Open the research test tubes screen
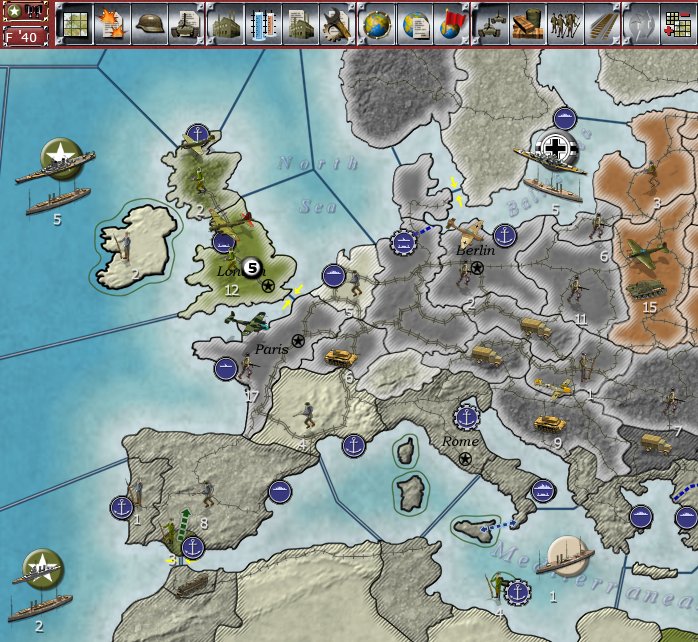Image resolution: width=698 pixels, height=642 pixels. pyautogui.click(x=262, y=24)
